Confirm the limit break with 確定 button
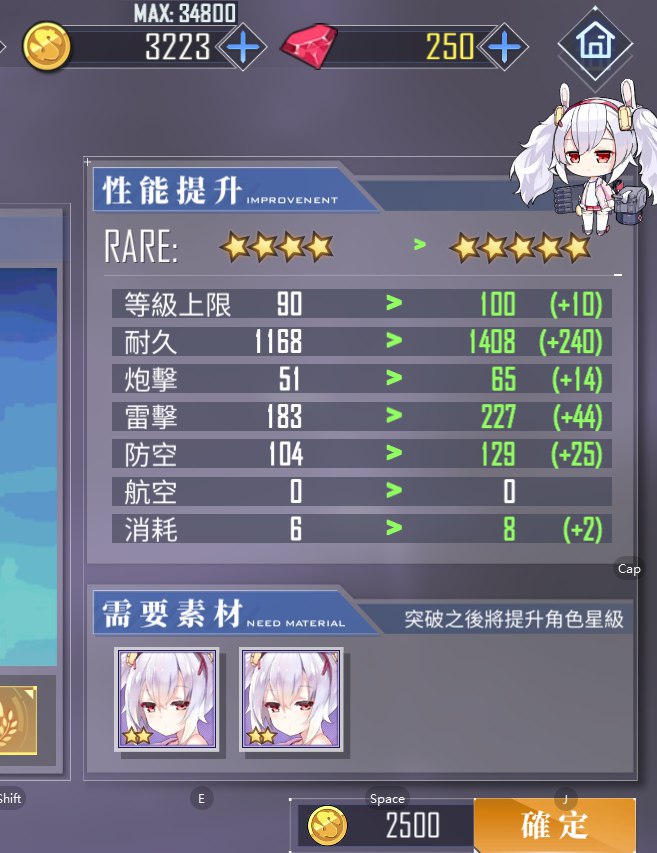 tap(554, 825)
